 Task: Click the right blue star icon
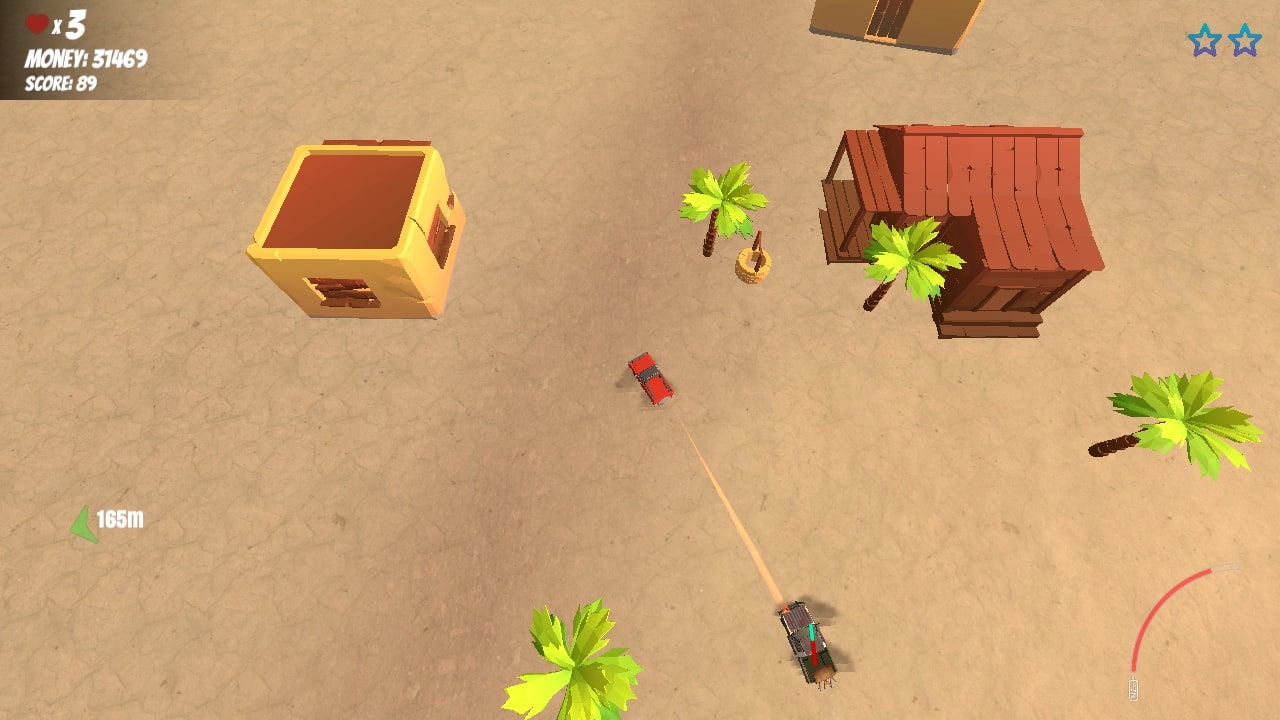coord(1243,41)
